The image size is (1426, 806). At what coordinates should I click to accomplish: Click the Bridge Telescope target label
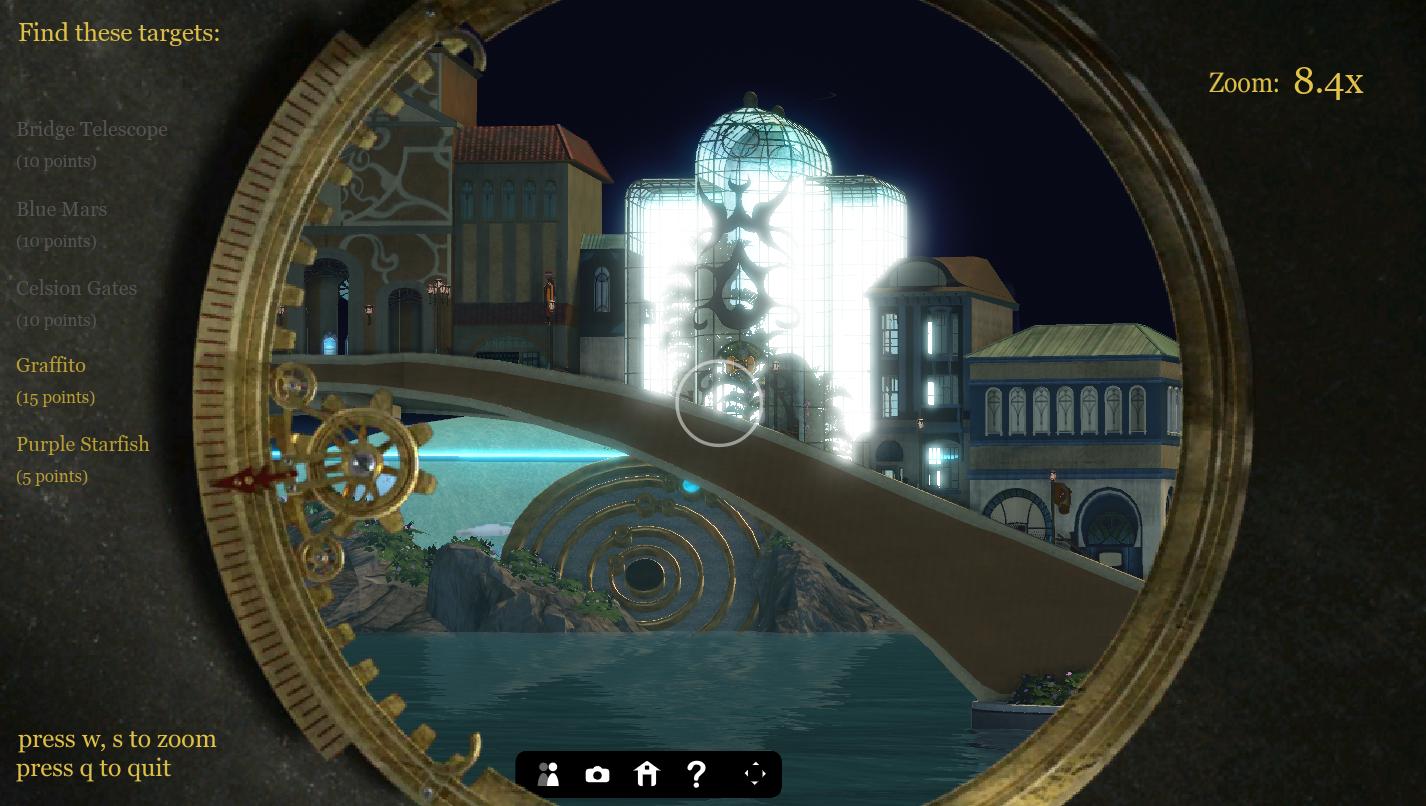click(x=92, y=129)
